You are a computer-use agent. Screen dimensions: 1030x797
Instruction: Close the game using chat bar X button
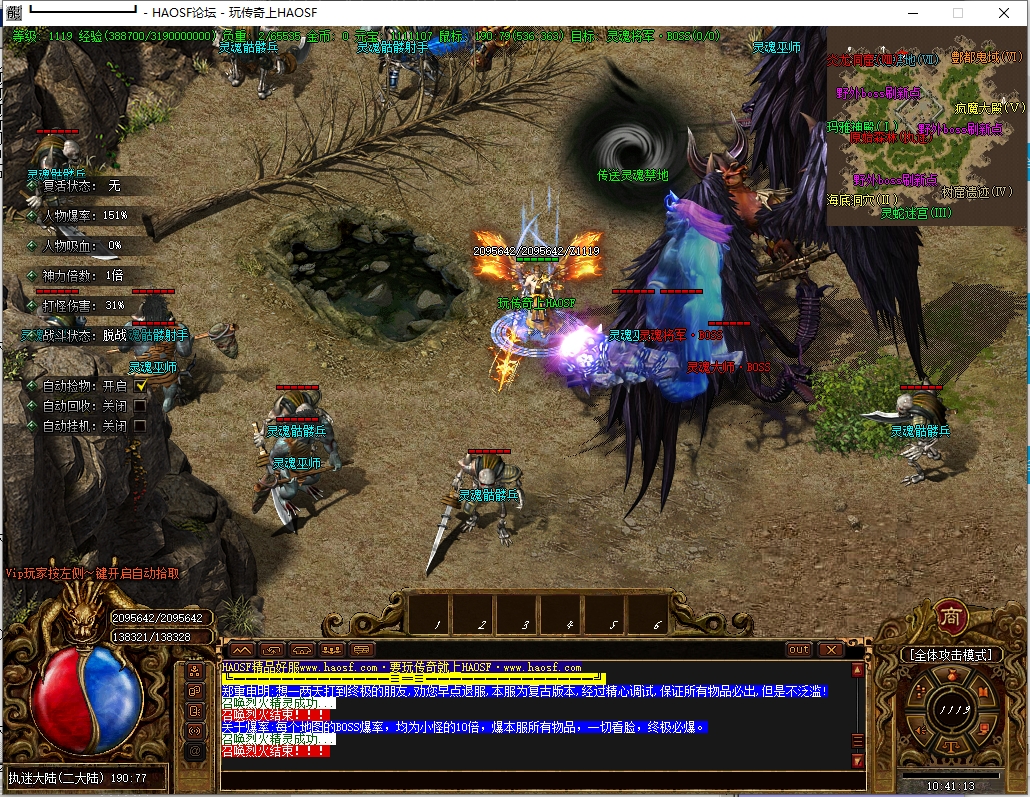coord(830,649)
